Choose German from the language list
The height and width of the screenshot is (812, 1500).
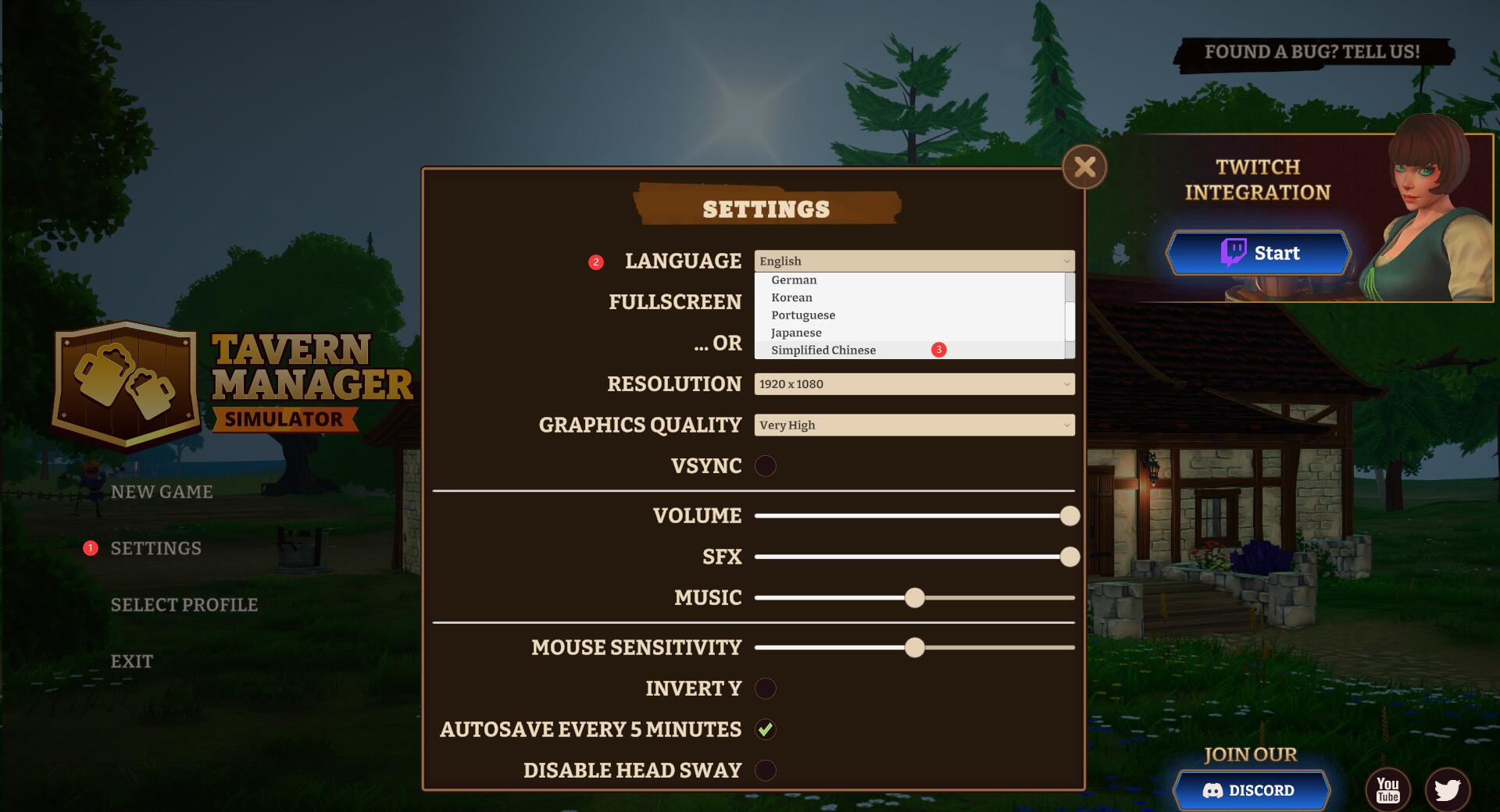coord(794,280)
